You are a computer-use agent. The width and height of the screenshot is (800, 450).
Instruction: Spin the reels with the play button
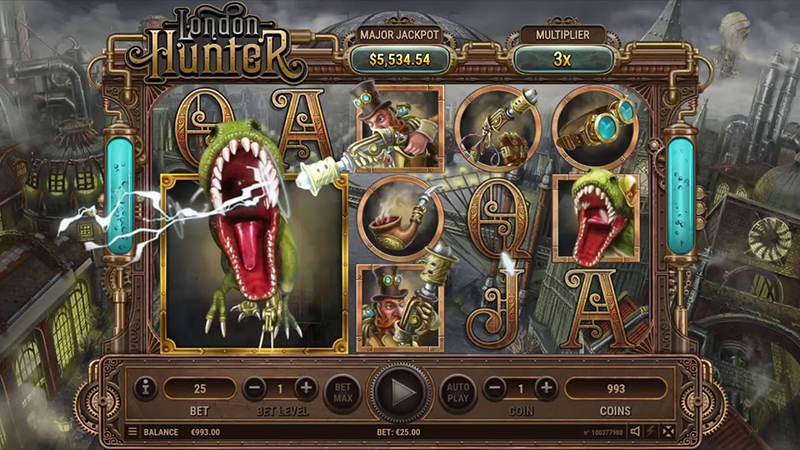coord(402,390)
